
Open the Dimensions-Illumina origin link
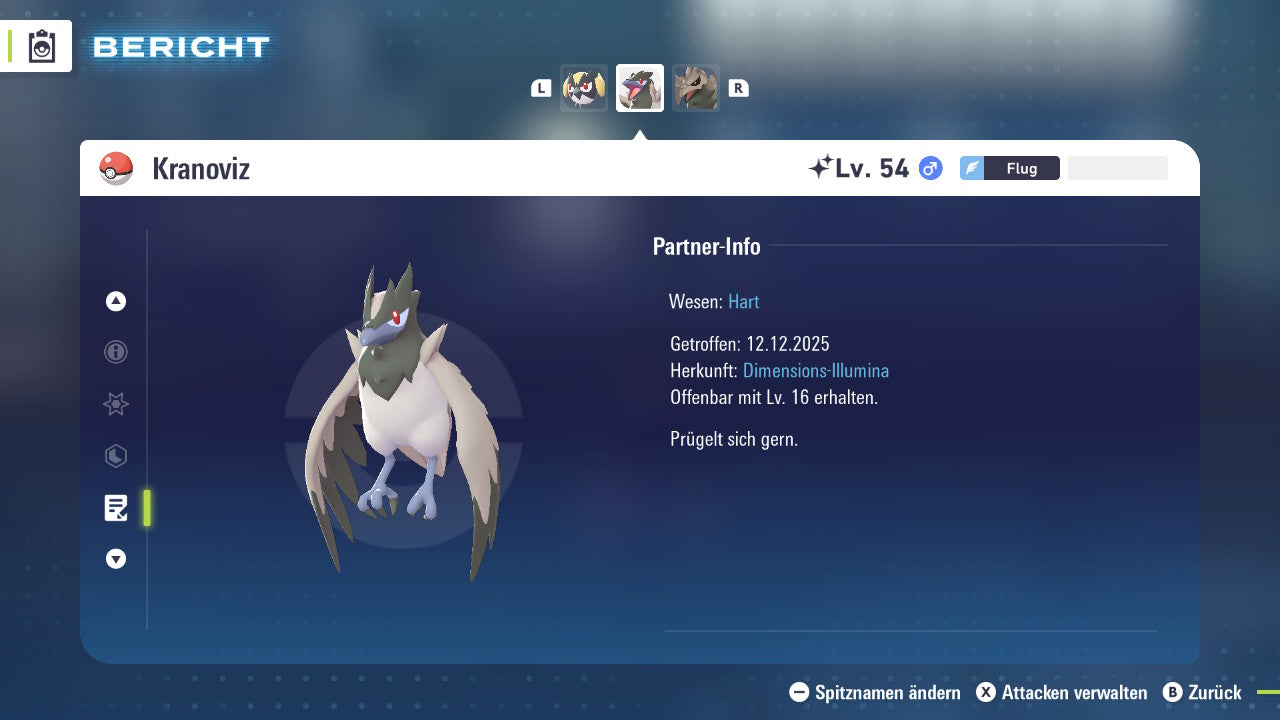(x=814, y=370)
